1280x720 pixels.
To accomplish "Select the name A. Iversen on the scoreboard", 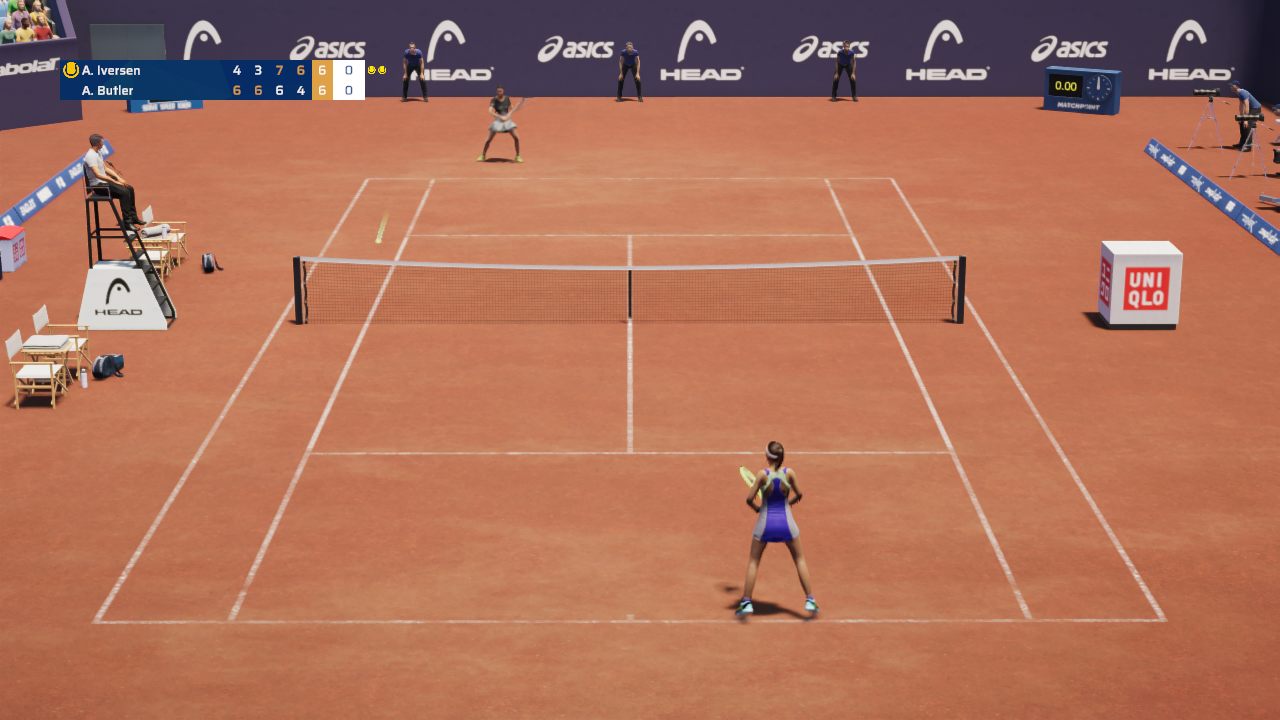I will 111,69.
